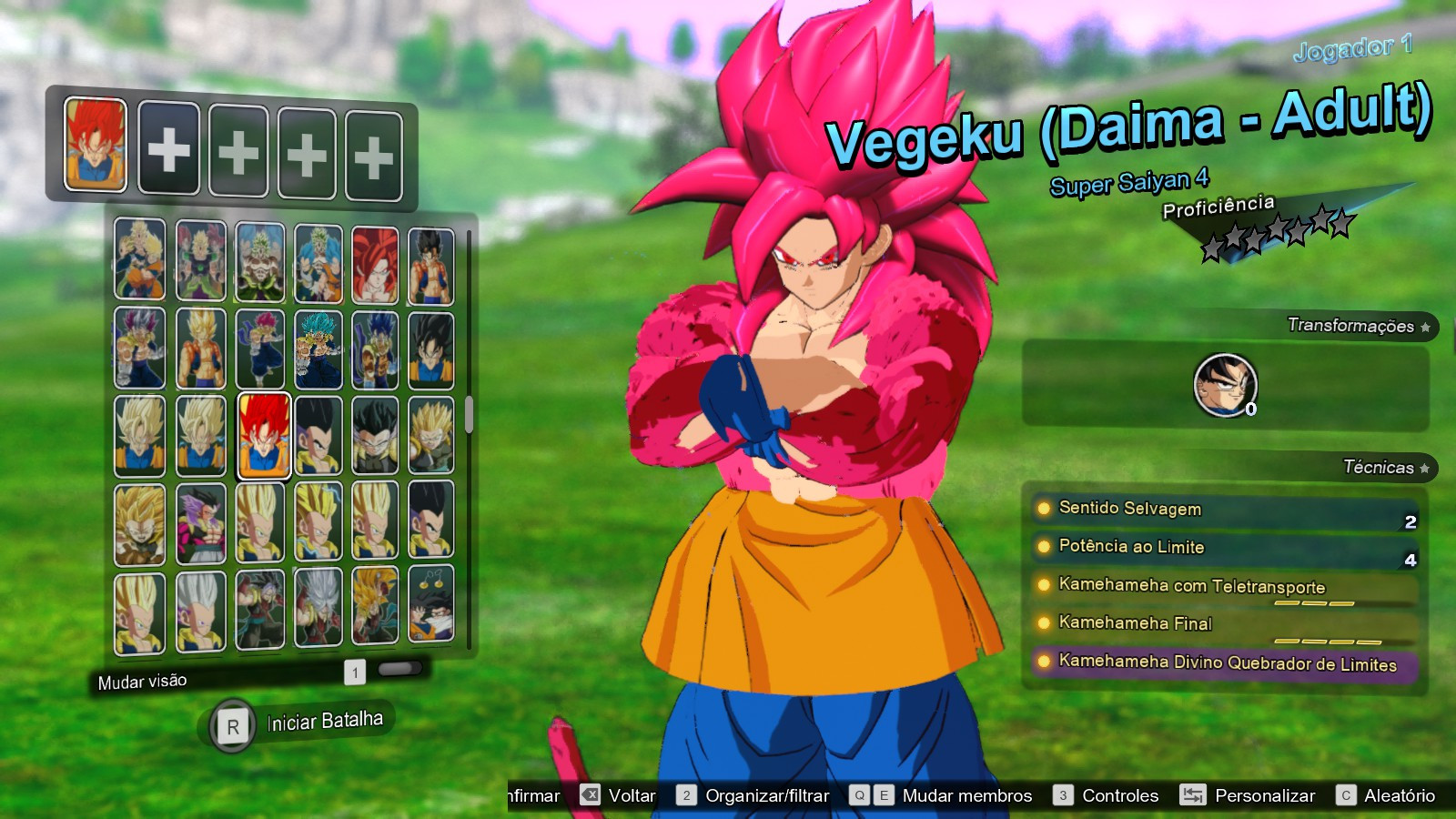
Task: Enable the Sentido Selvagem technique
Action: coord(1128,510)
